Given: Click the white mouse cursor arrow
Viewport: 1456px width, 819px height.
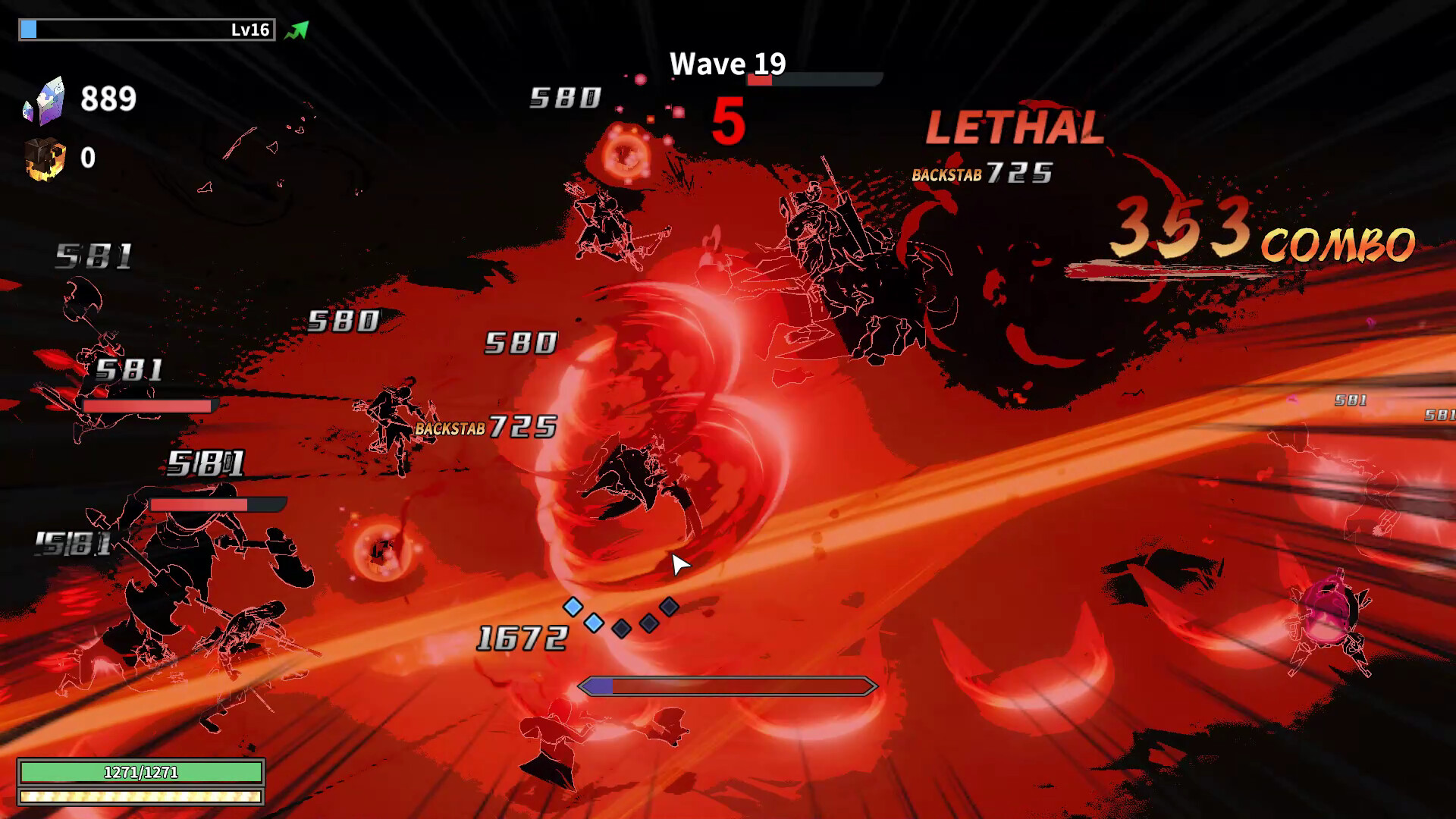Looking at the screenshot, I should [677, 565].
